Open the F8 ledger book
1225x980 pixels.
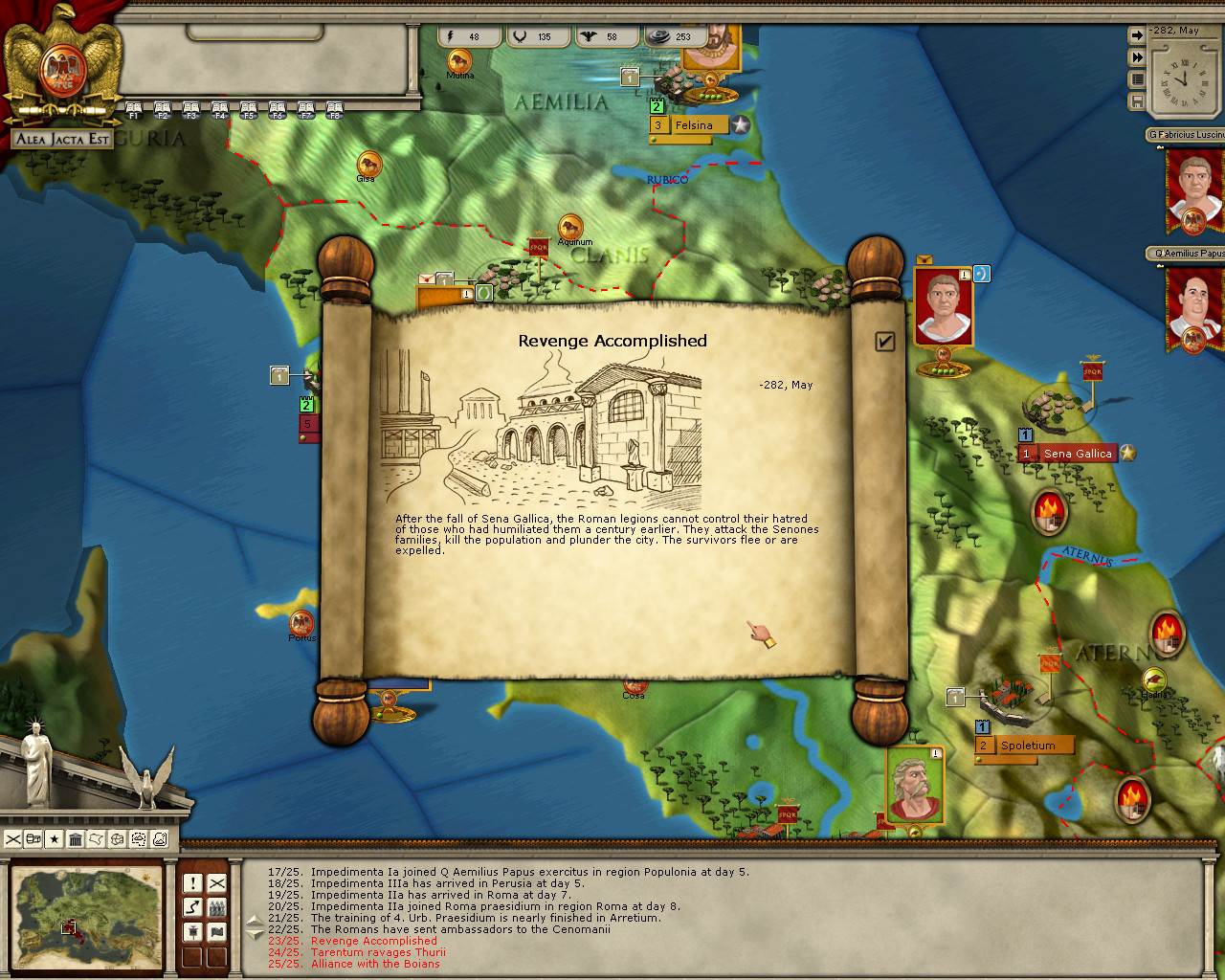click(x=334, y=110)
